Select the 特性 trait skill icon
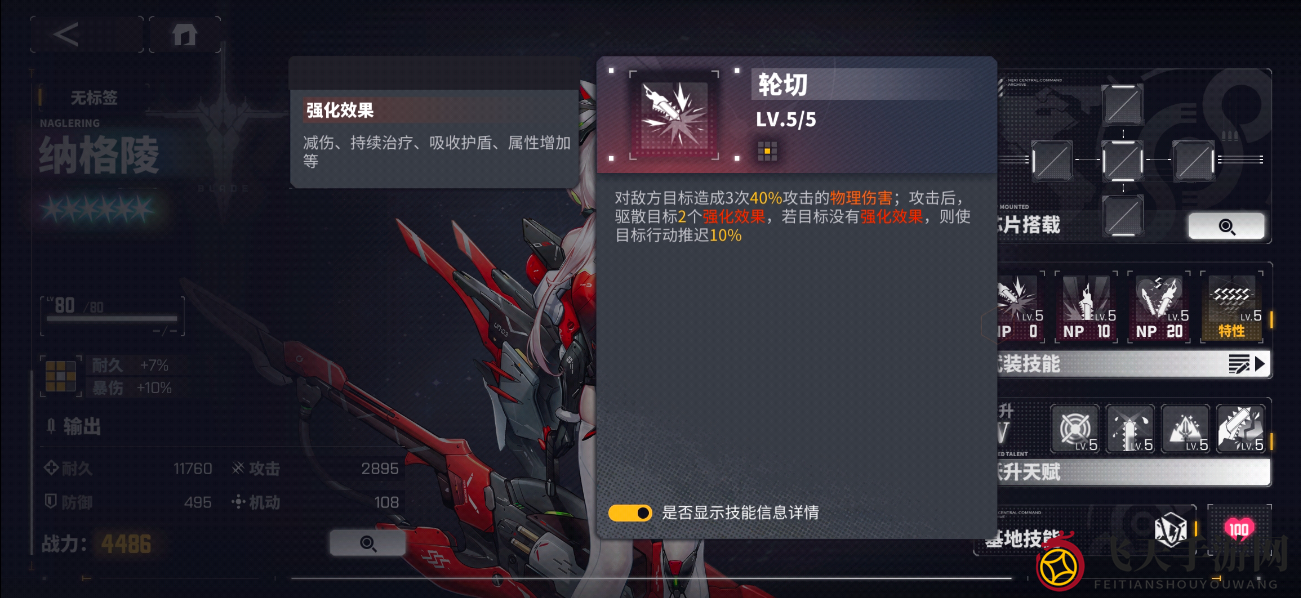 click(x=1232, y=306)
